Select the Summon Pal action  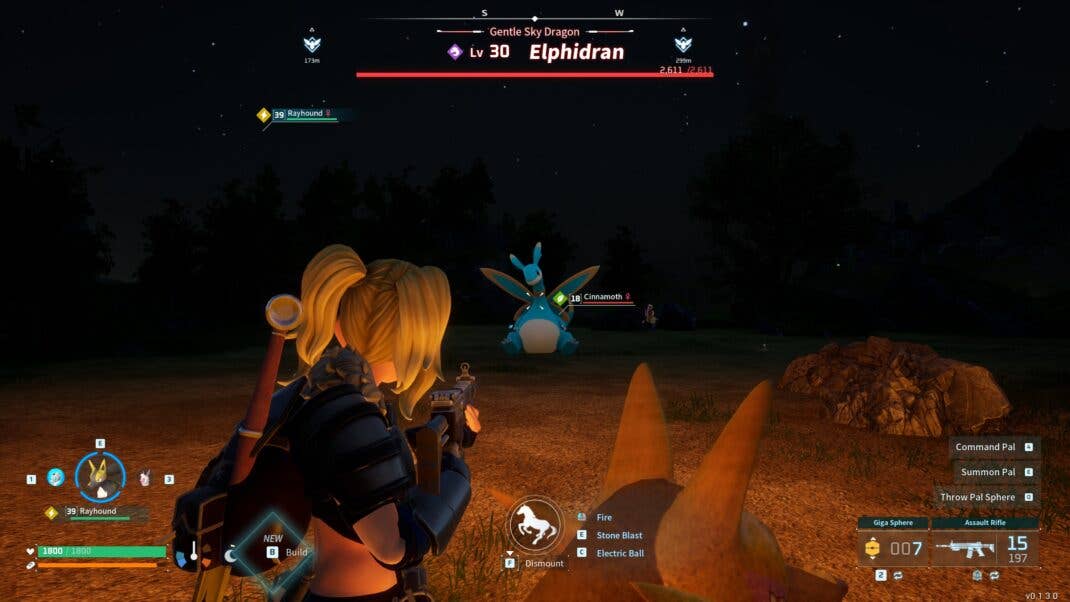(987, 472)
